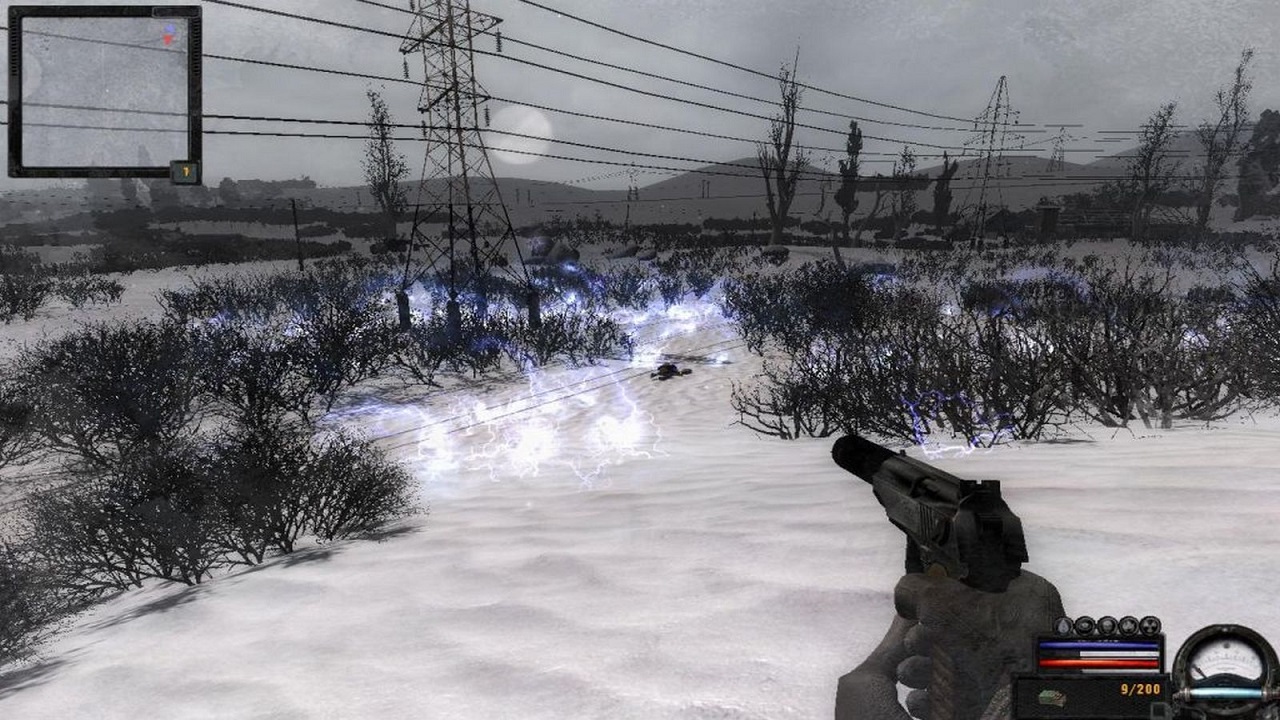This screenshot has height=720, width=1280.
Task: Click the water droplet status icon
Action: [1064, 626]
